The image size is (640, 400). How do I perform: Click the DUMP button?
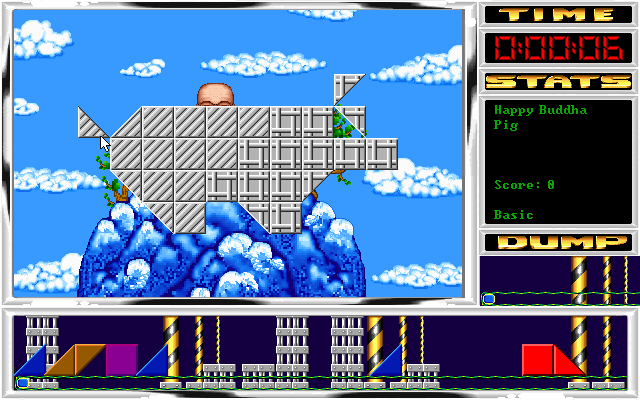(x=558, y=242)
